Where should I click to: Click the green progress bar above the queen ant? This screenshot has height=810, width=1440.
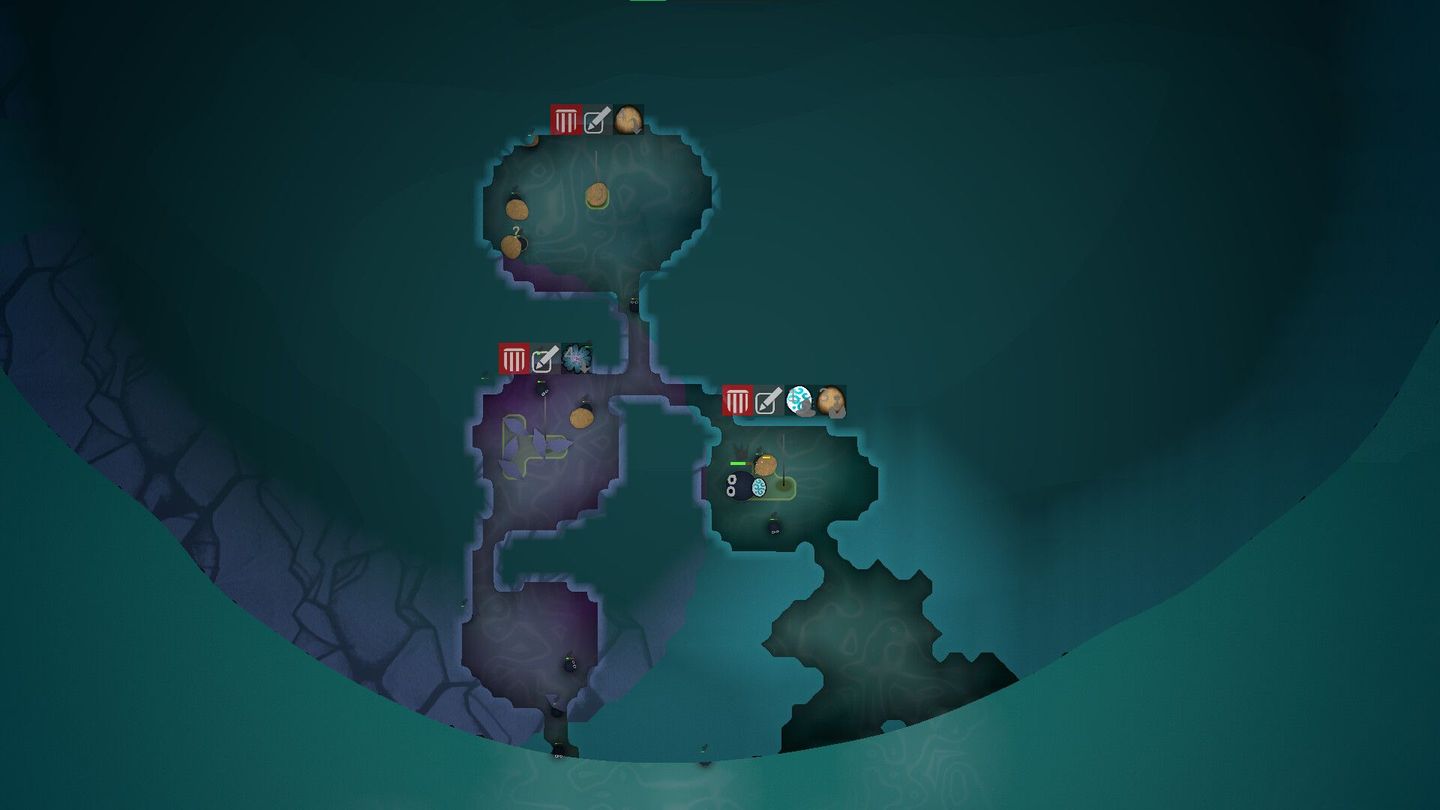pyautogui.click(x=737, y=463)
